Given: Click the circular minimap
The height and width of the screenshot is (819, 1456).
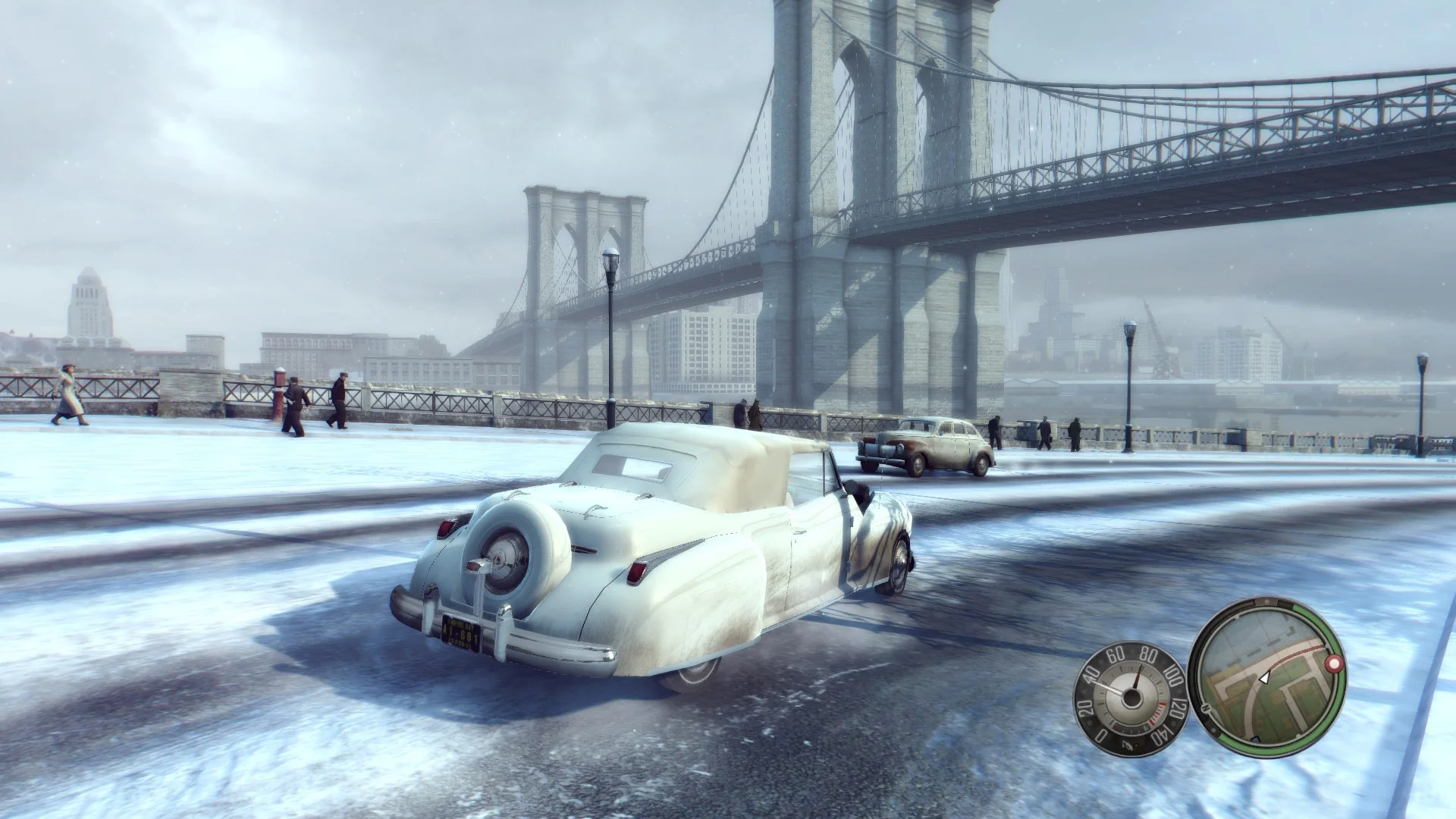Looking at the screenshot, I should [1265, 679].
